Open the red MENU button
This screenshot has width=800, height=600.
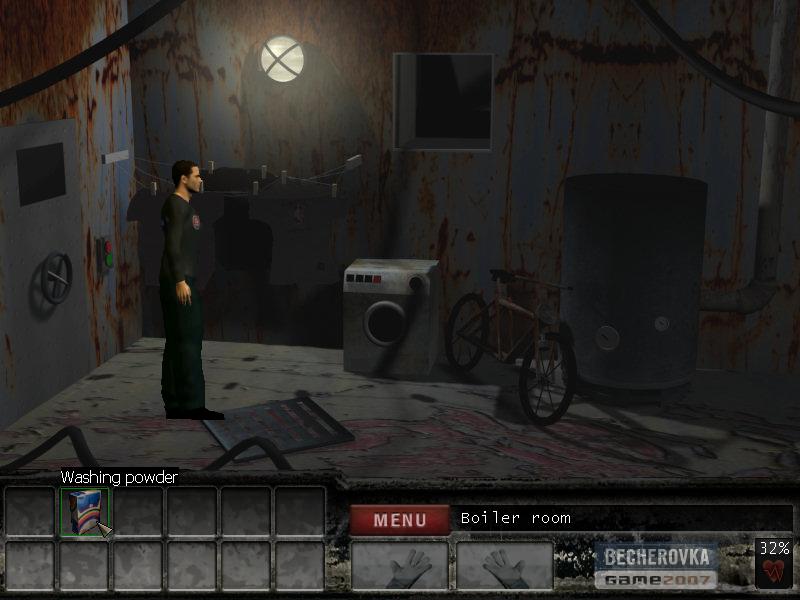point(399,519)
